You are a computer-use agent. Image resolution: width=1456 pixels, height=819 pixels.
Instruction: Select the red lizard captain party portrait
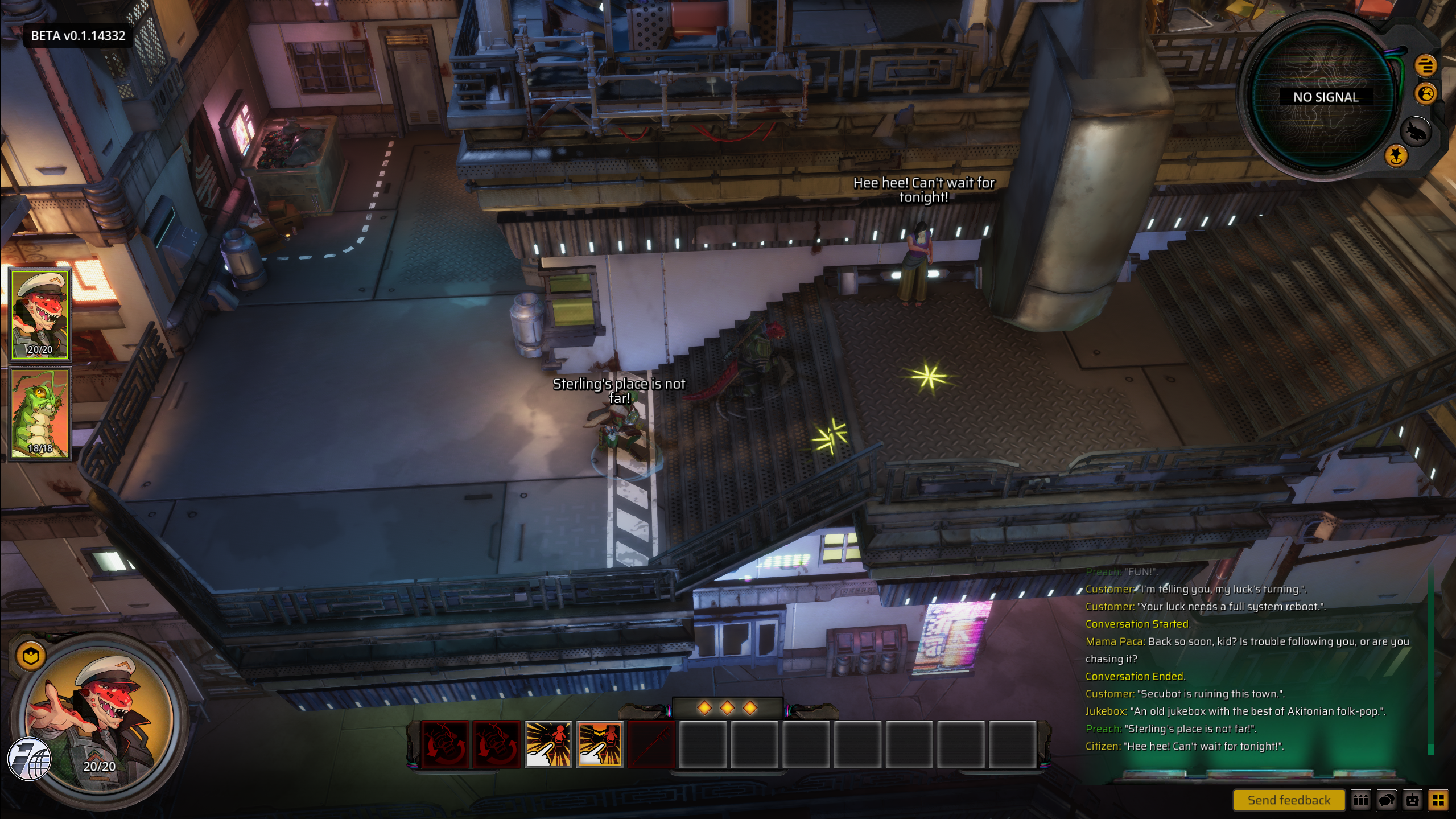tap(40, 315)
